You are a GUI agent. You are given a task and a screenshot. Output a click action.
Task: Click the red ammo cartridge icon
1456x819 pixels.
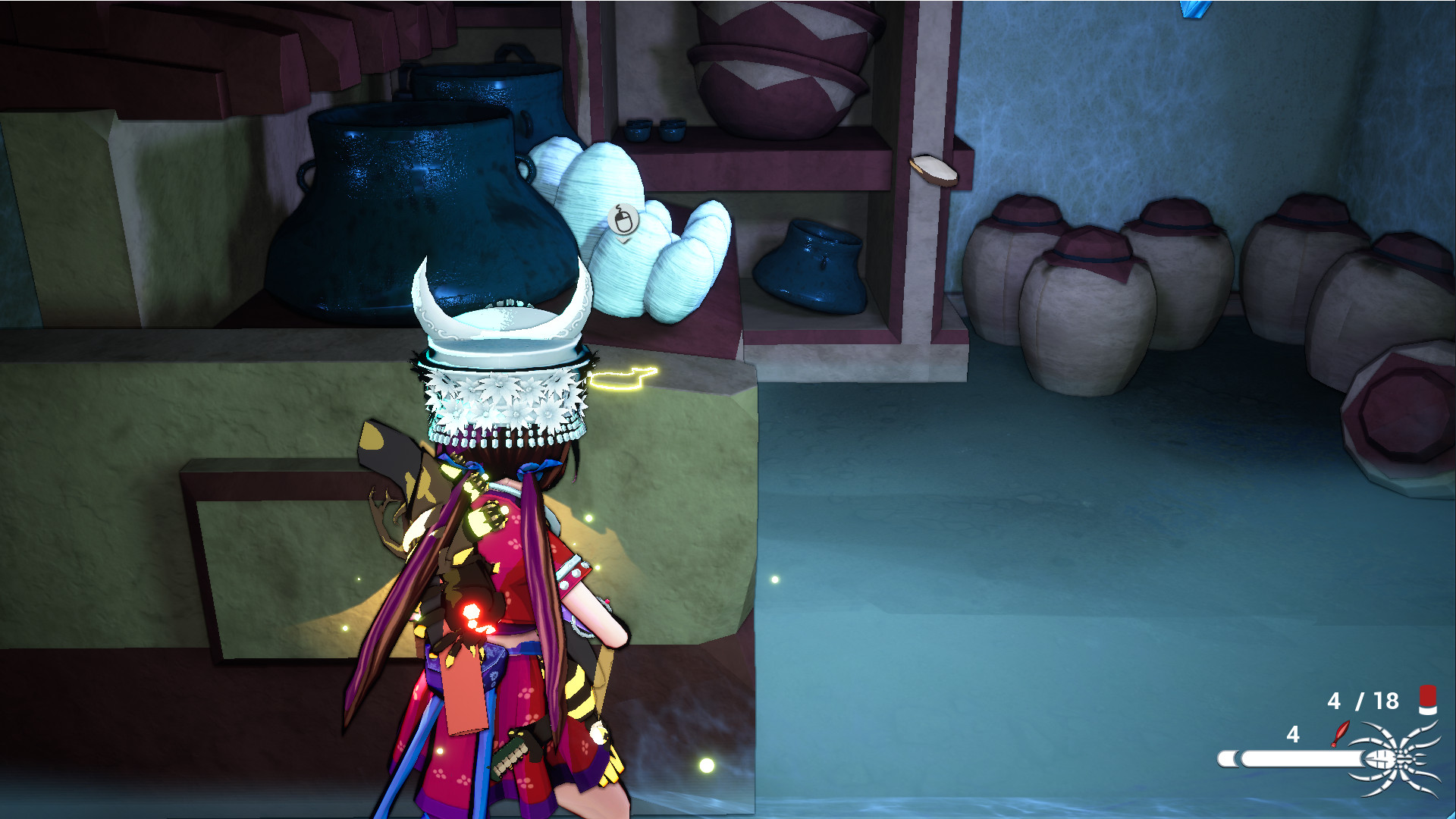(x=1427, y=700)
